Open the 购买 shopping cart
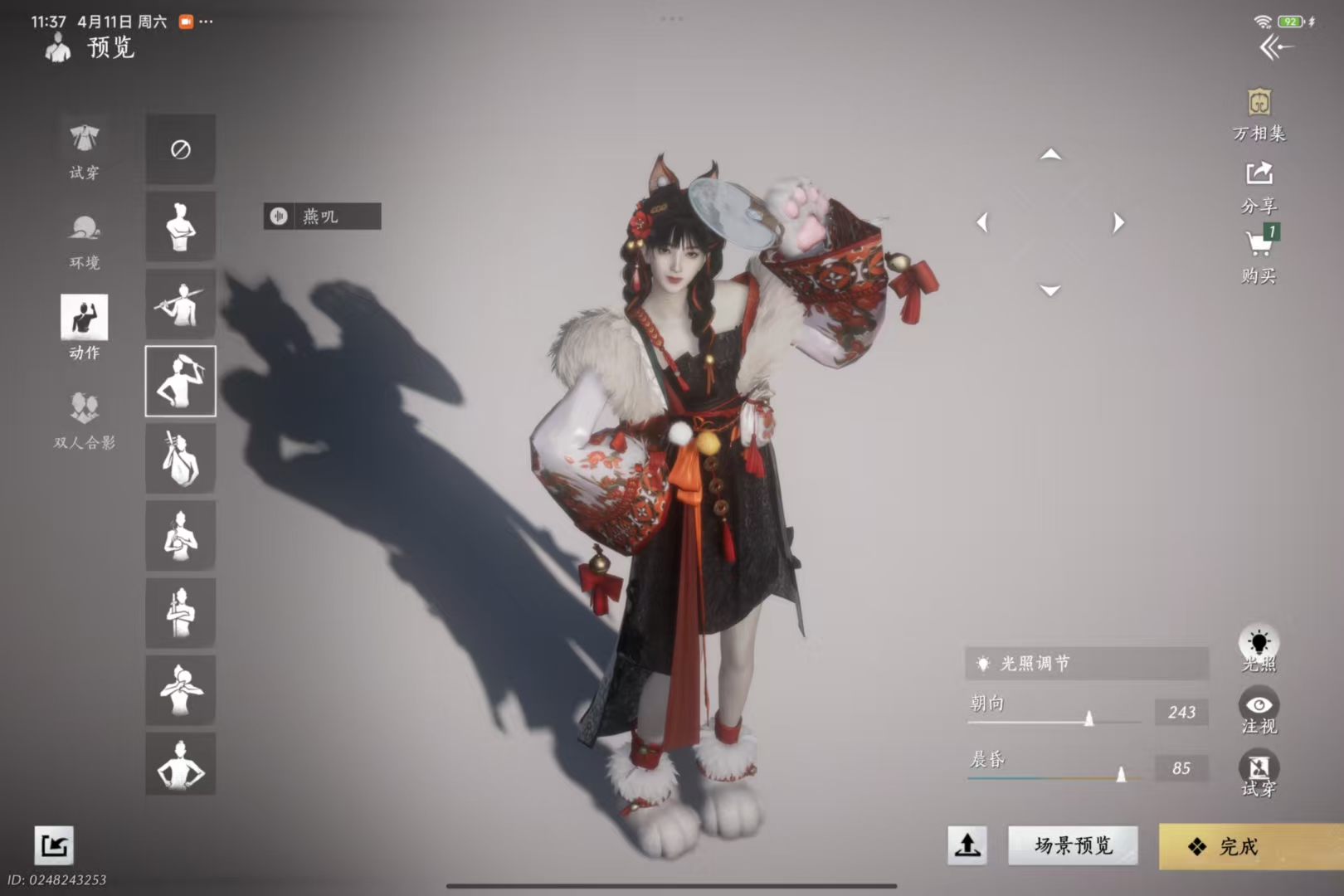 (x=1259, y=256)
